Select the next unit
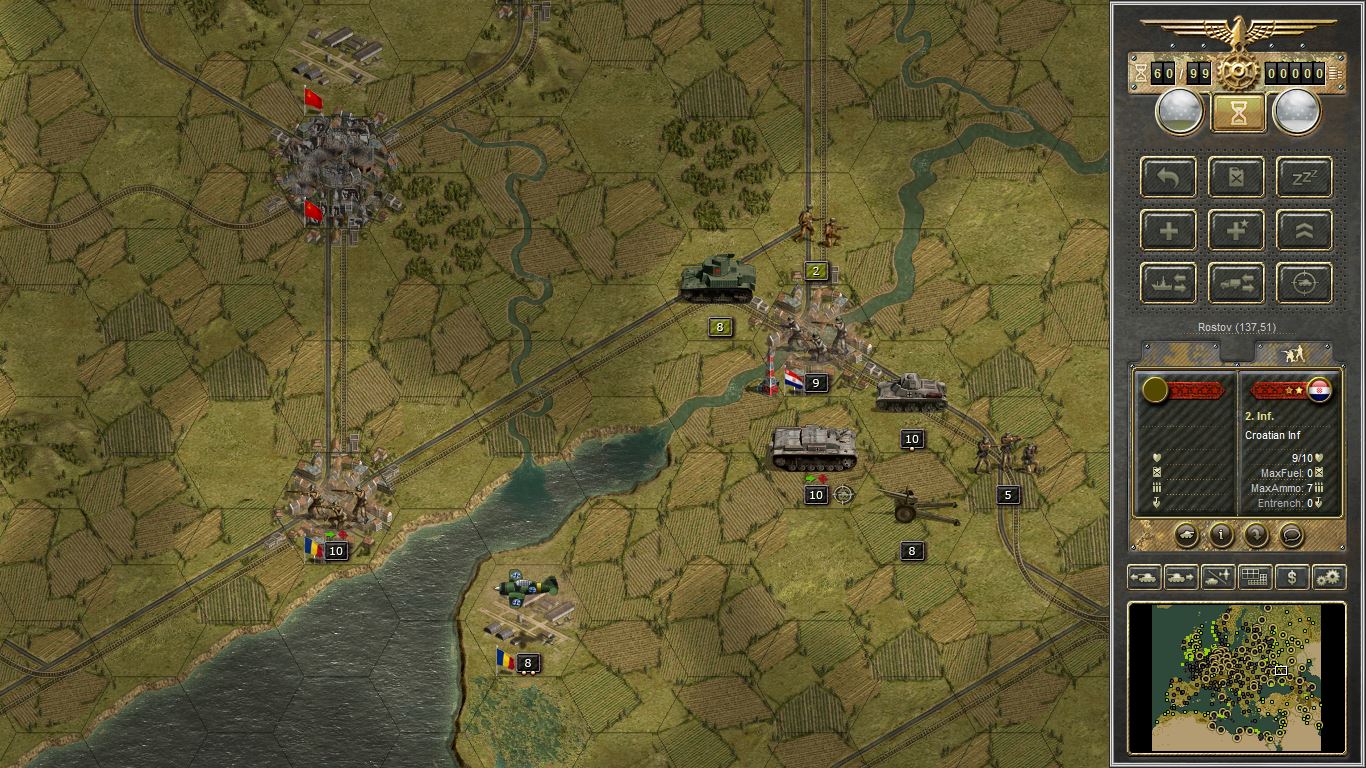 1181,576
